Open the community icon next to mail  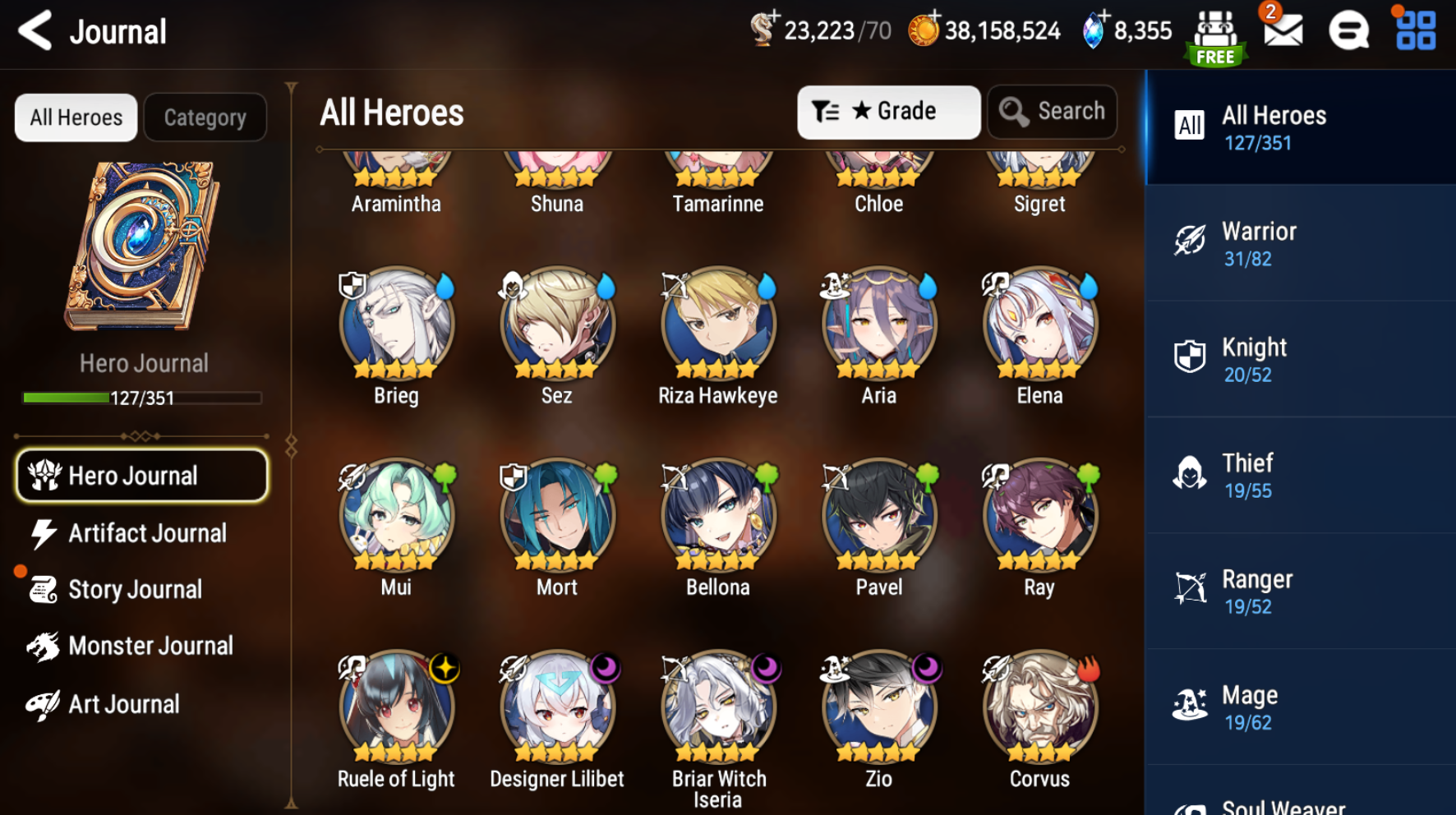pyautogui.click(x=1348, y=31)
